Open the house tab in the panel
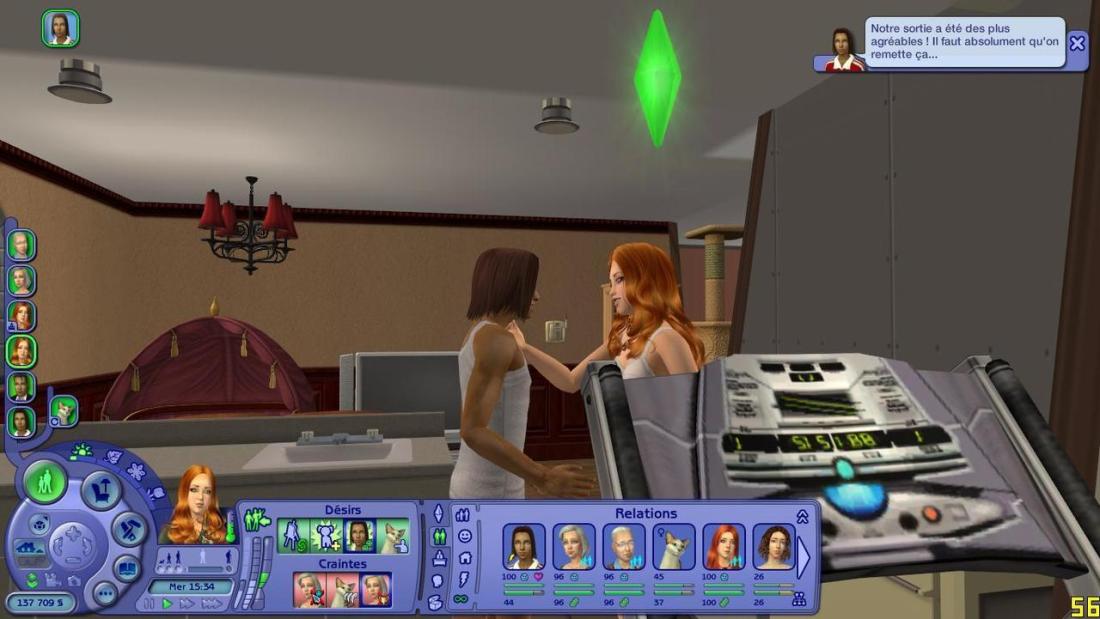The width and height of the screenshot is (1100, 619). point(464,558)
